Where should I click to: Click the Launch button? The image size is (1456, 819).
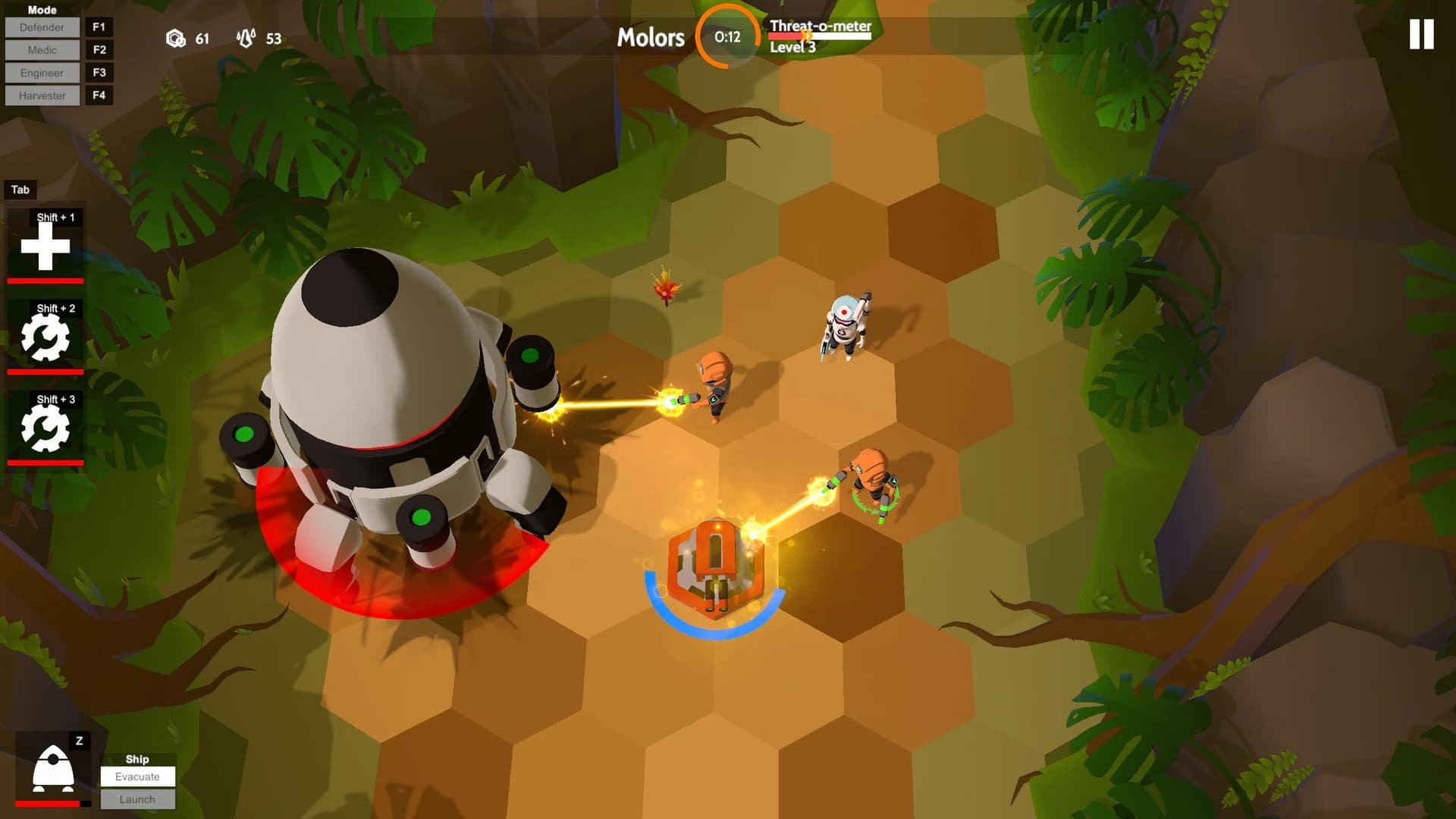(x=138, y=799)
